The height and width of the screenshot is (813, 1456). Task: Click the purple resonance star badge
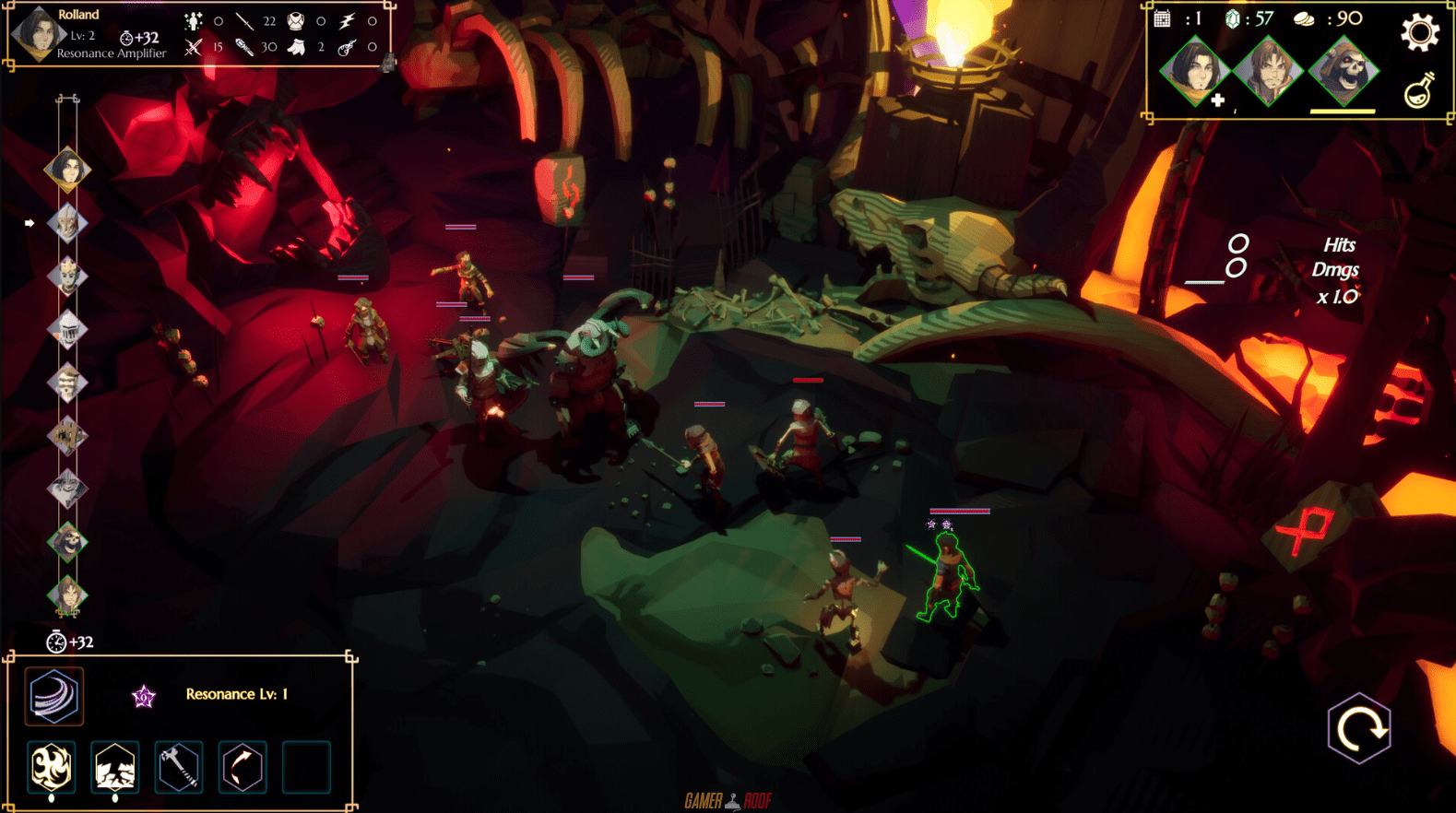point(142,696)
